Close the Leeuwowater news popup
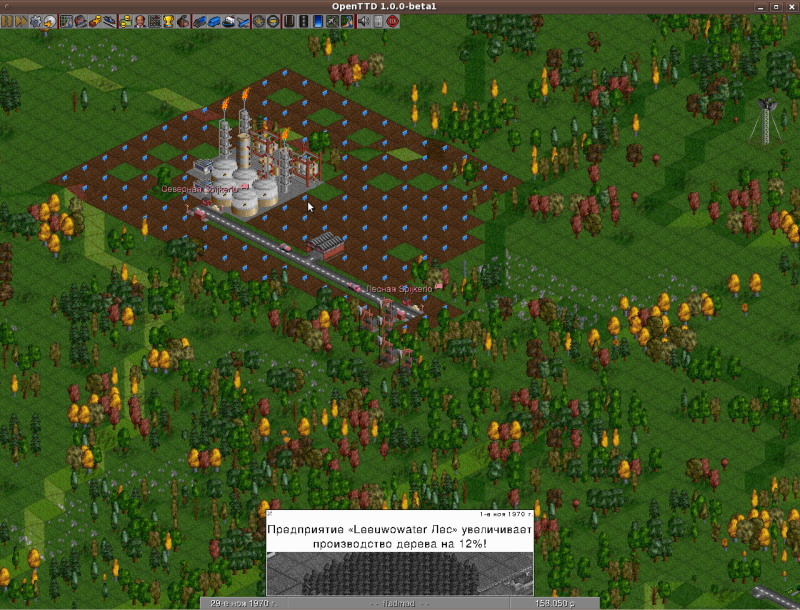Image resolution: width=800 pixels, height=610 pixels. point(271,514)
